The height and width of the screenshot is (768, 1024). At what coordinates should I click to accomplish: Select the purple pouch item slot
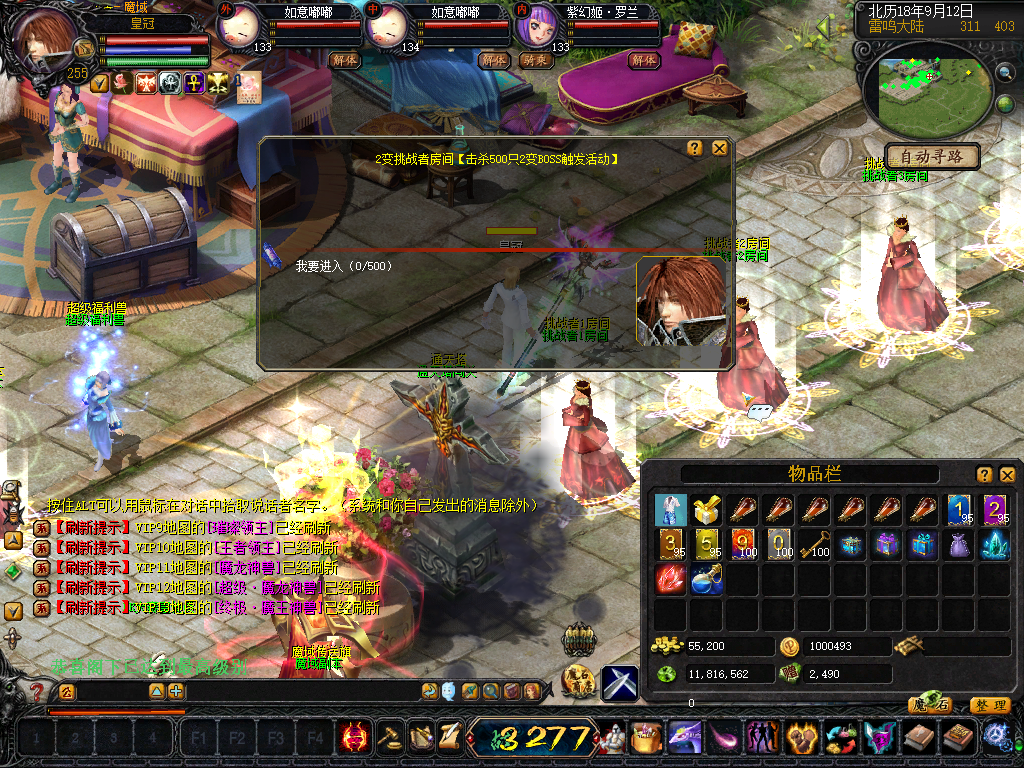[x=958, y=546]
